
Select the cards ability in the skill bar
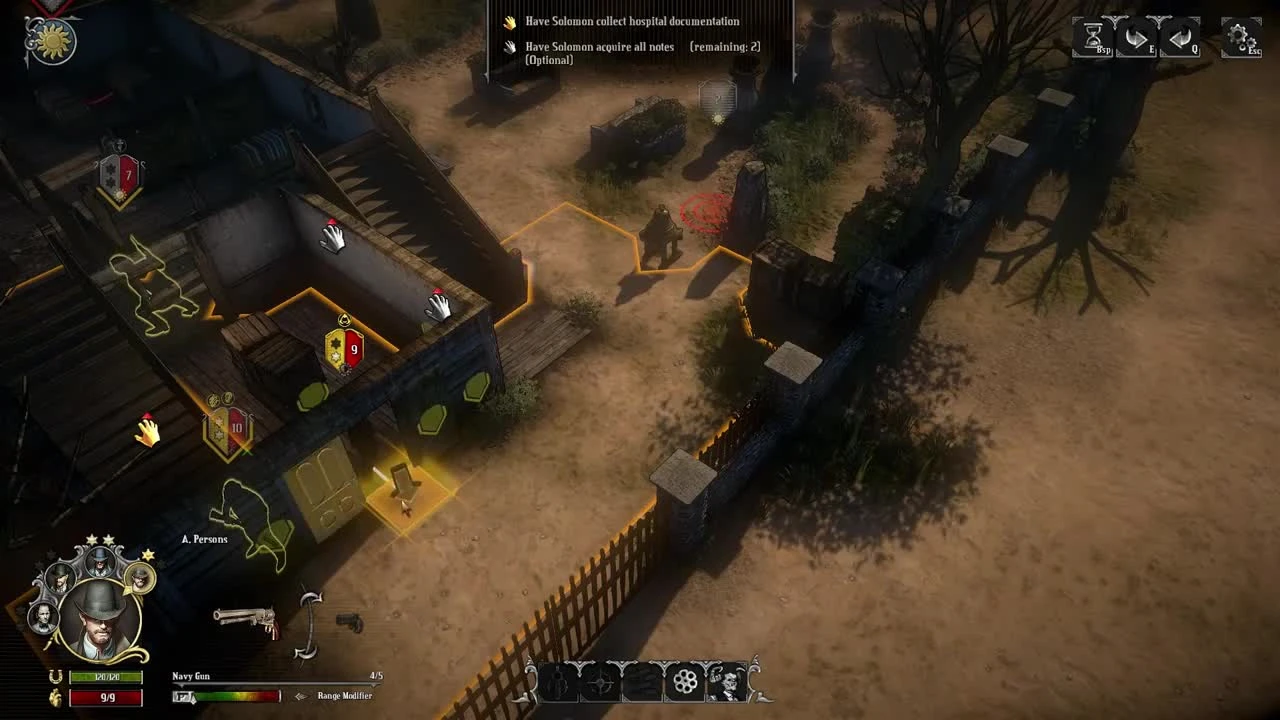[640, 683]
